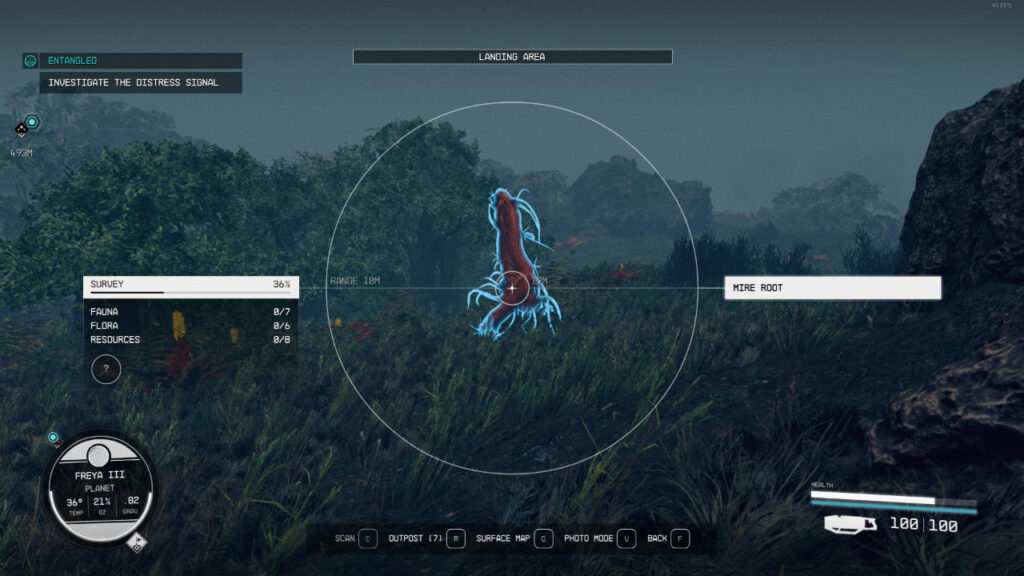
Task: Show the Flora survey row
Action: [190, 326]
